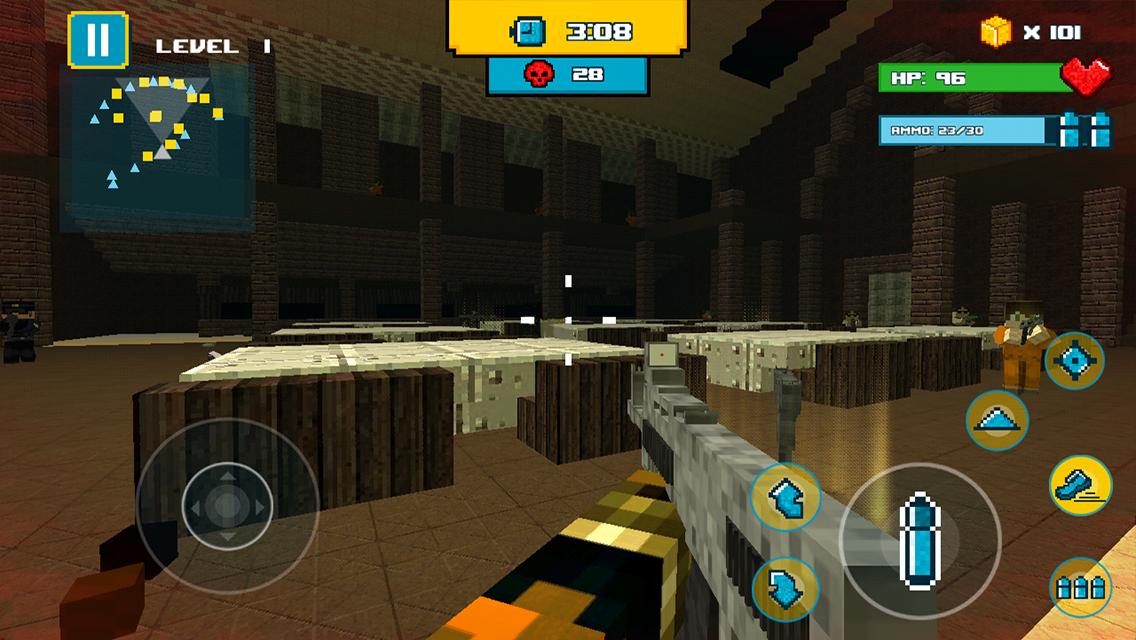Viewport: 1136px width, 640px height.
Task: Pause the game with the pause button
Action: (x=98, y=41)
